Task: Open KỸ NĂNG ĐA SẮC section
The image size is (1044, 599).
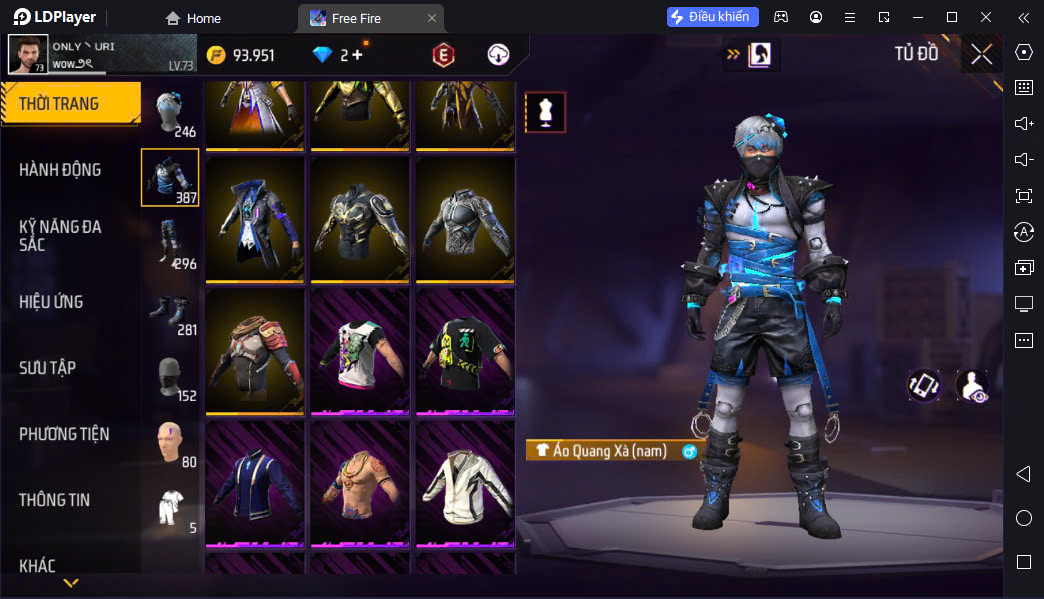Action: (x=60, y=236)
